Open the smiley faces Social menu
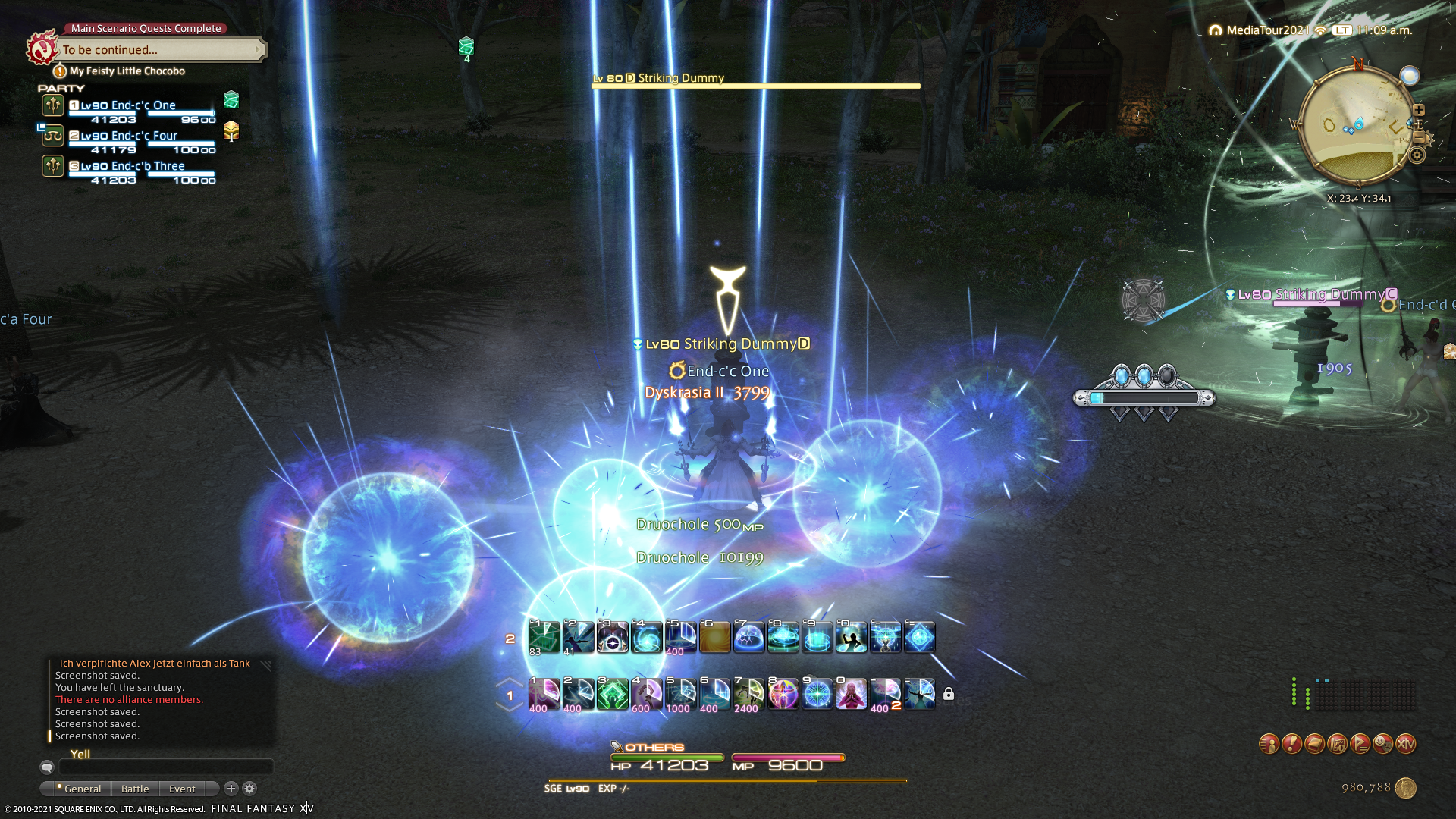Image resolution: width=1456 pixels, height=819 pixels. [1382, 744]
